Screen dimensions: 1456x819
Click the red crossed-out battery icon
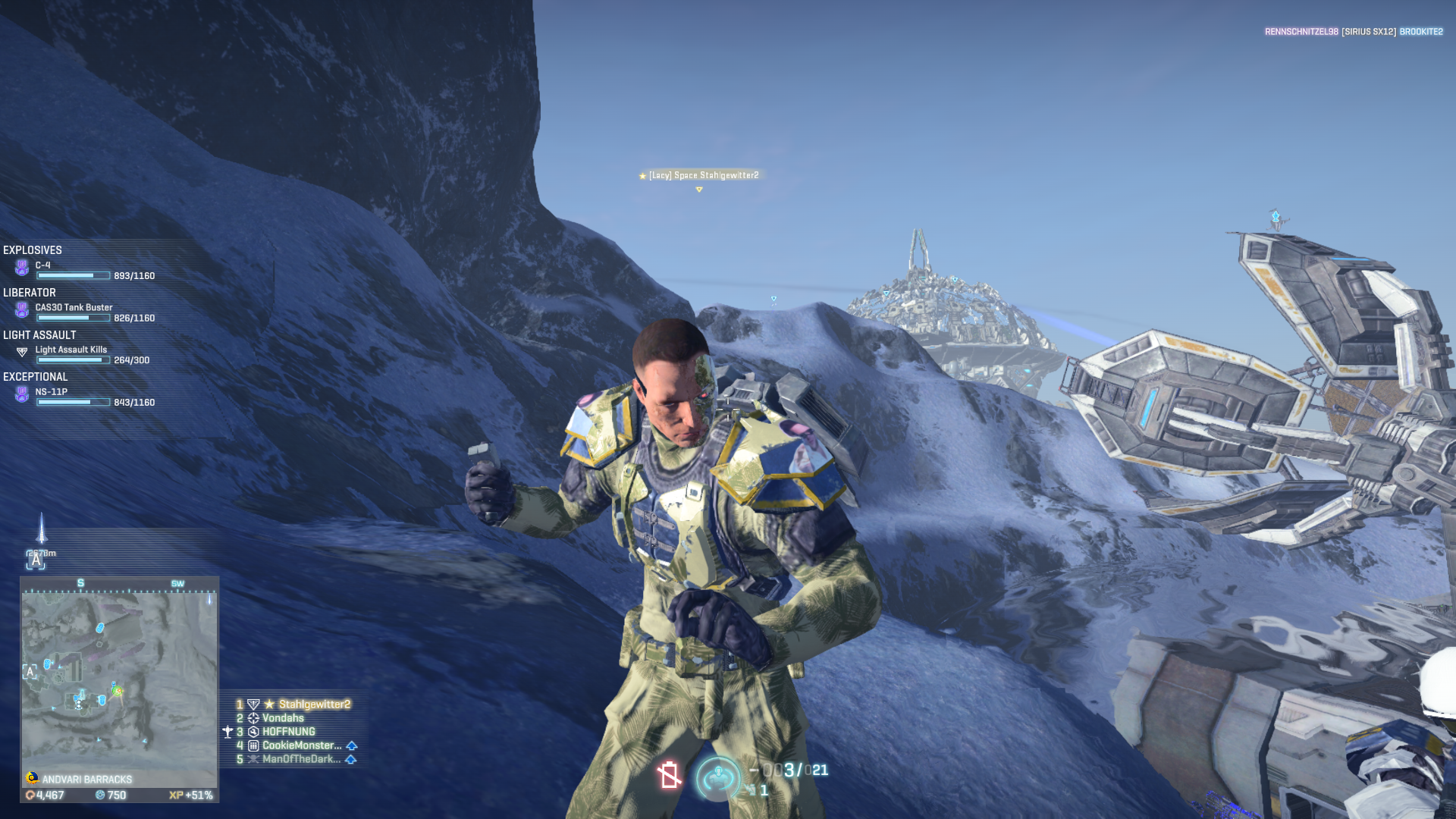tap(669, 775)
